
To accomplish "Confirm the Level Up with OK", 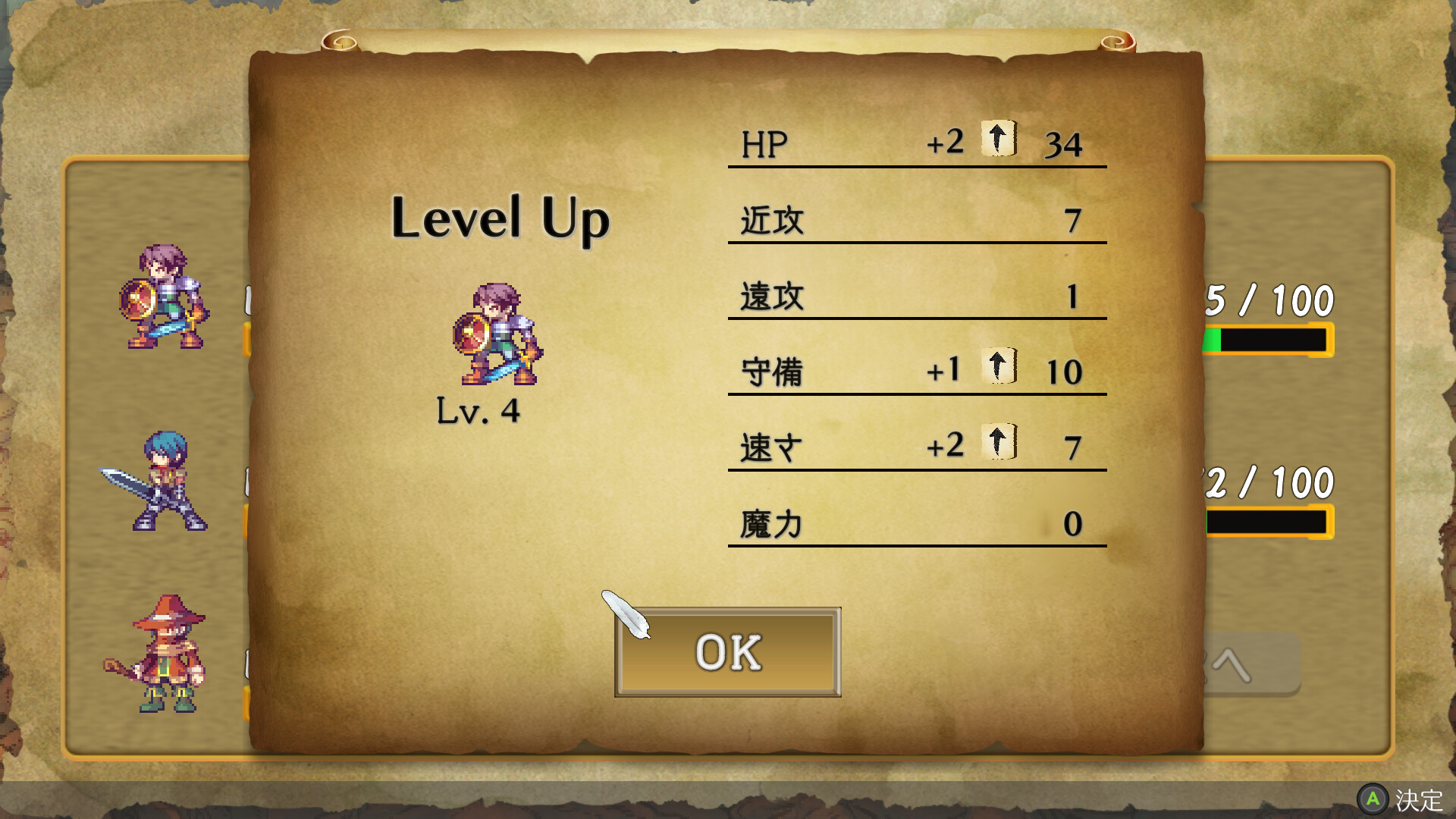I will pyautogui.click(x=727, y=652).
